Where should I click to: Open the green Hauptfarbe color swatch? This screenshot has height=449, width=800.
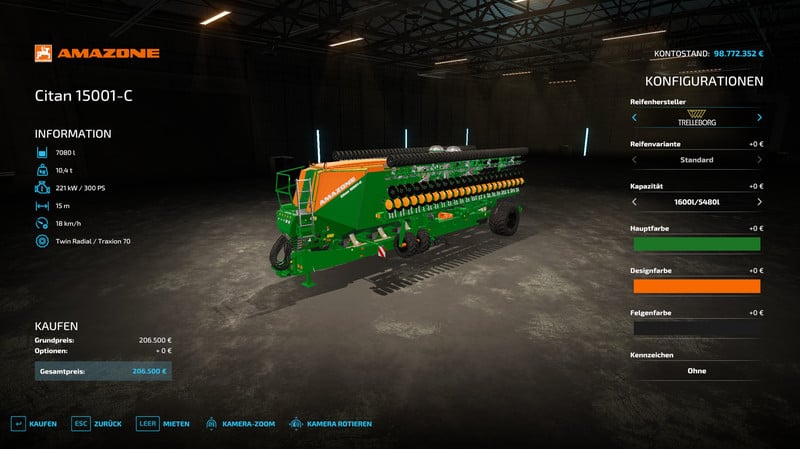tap(696, 244)
